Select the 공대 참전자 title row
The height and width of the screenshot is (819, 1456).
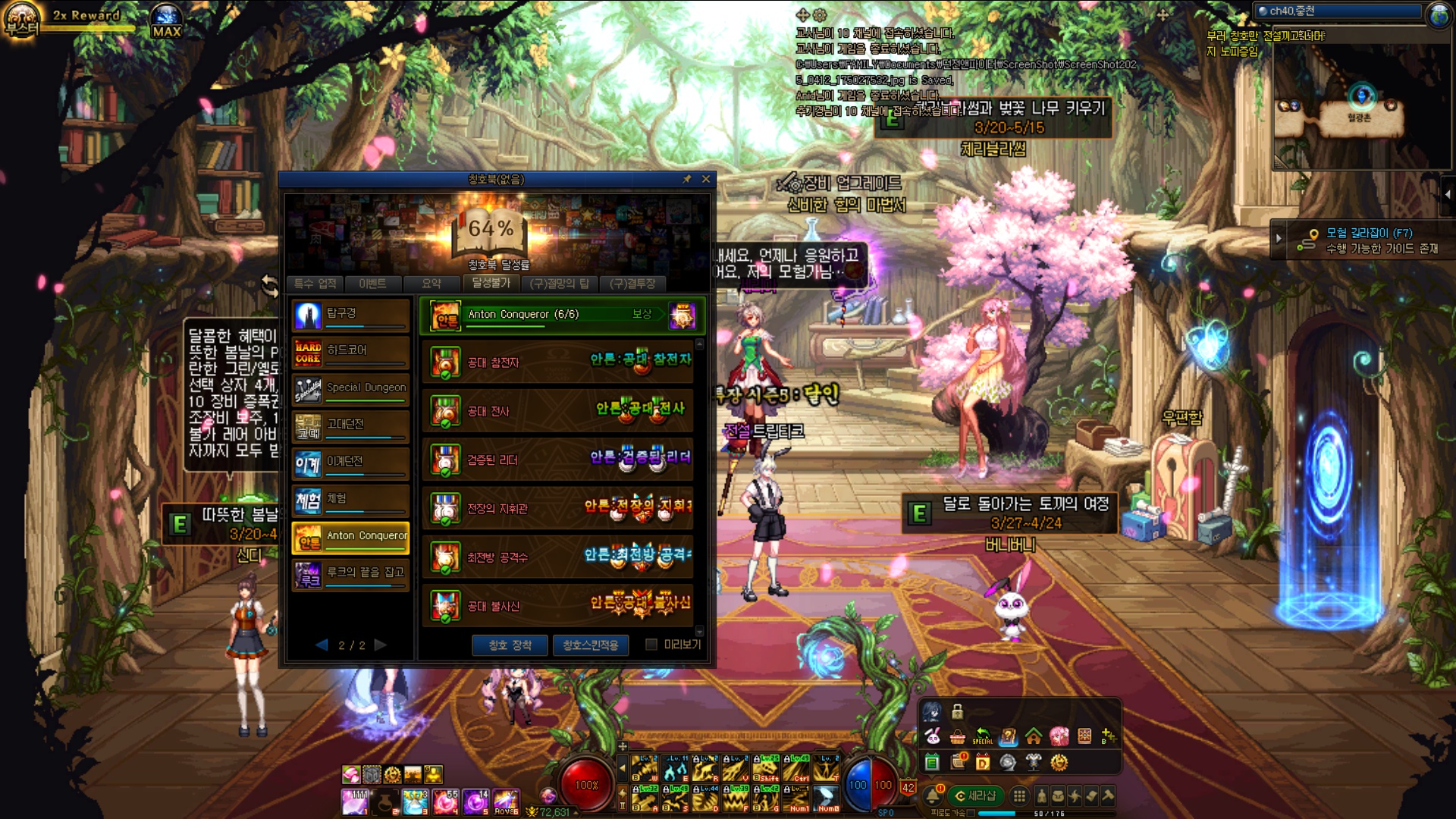click(558, 362)
